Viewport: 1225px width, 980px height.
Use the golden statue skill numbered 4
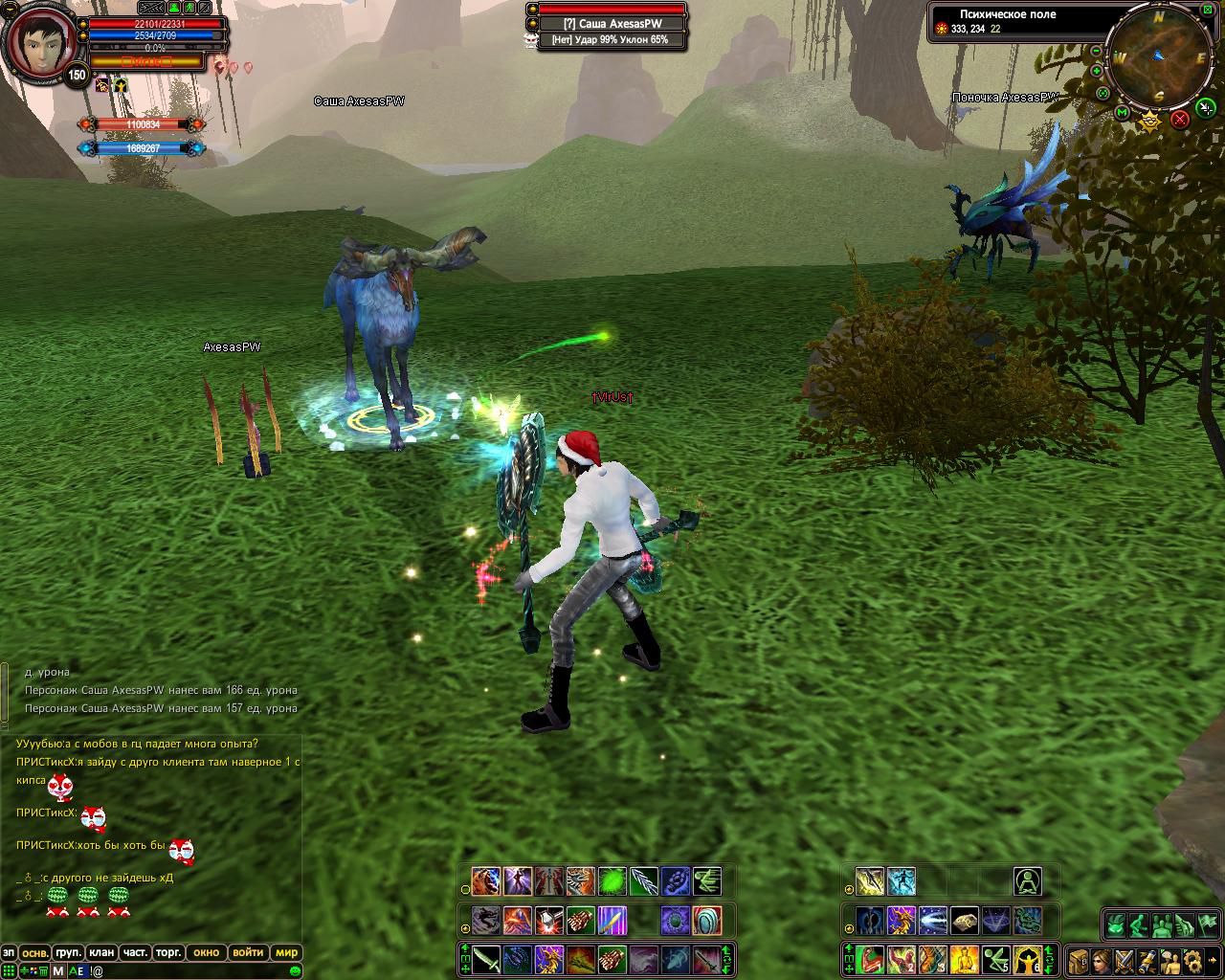tap(964, 959)
